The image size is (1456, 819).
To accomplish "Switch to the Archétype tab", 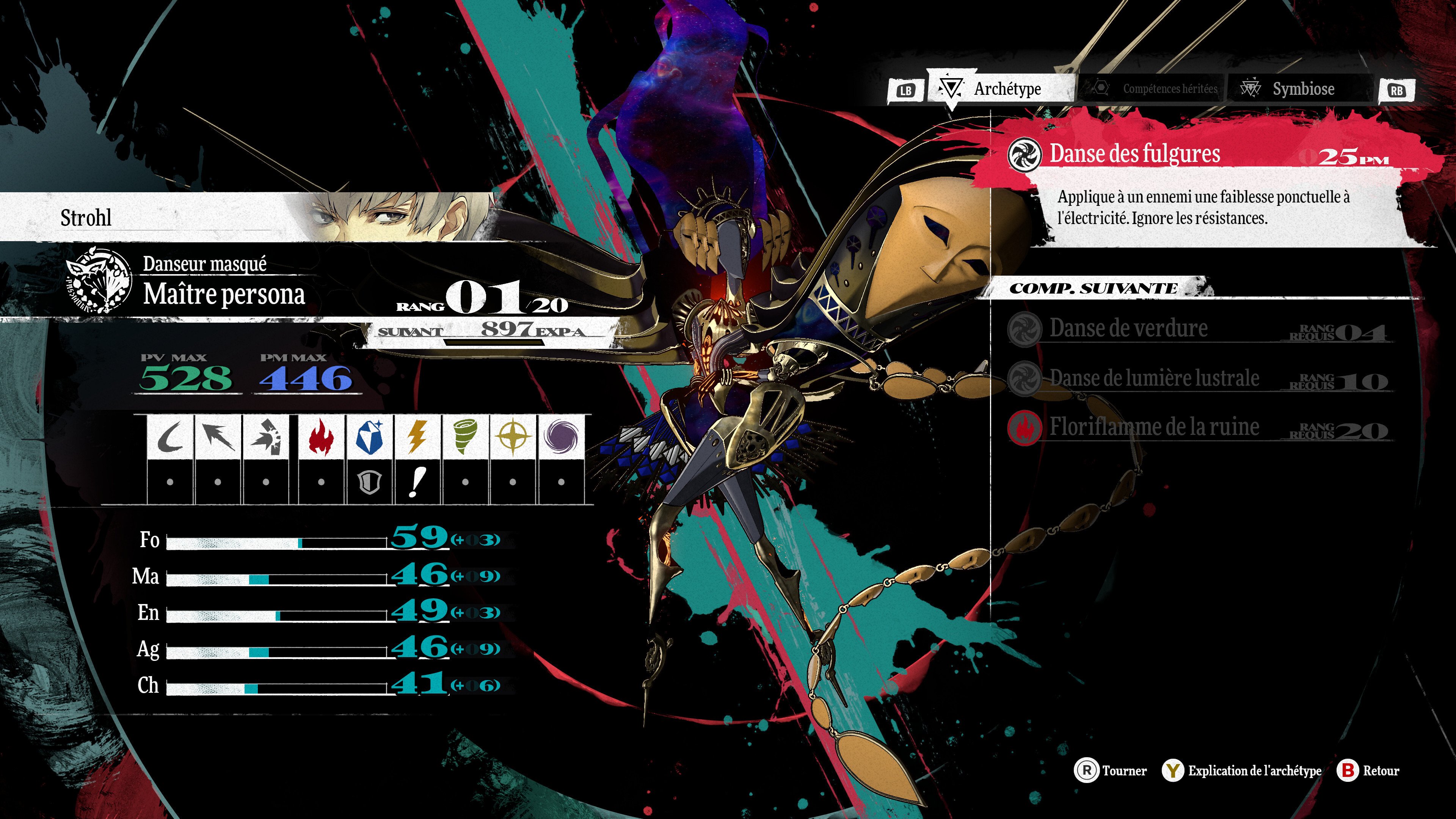I will tap(1001, 89).
